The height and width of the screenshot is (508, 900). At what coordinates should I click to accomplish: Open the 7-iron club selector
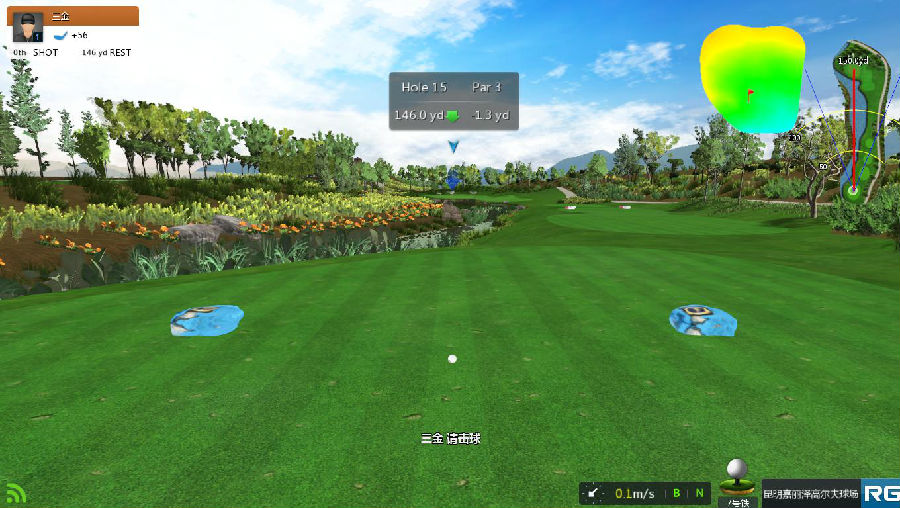[736, 484]
